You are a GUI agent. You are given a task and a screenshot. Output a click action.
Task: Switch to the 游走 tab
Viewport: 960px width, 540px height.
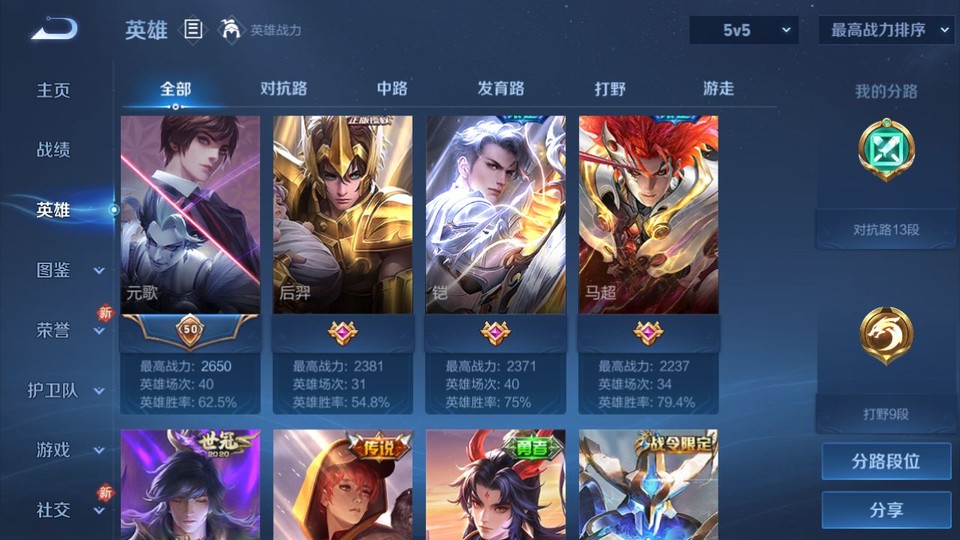tap(718, 88)
